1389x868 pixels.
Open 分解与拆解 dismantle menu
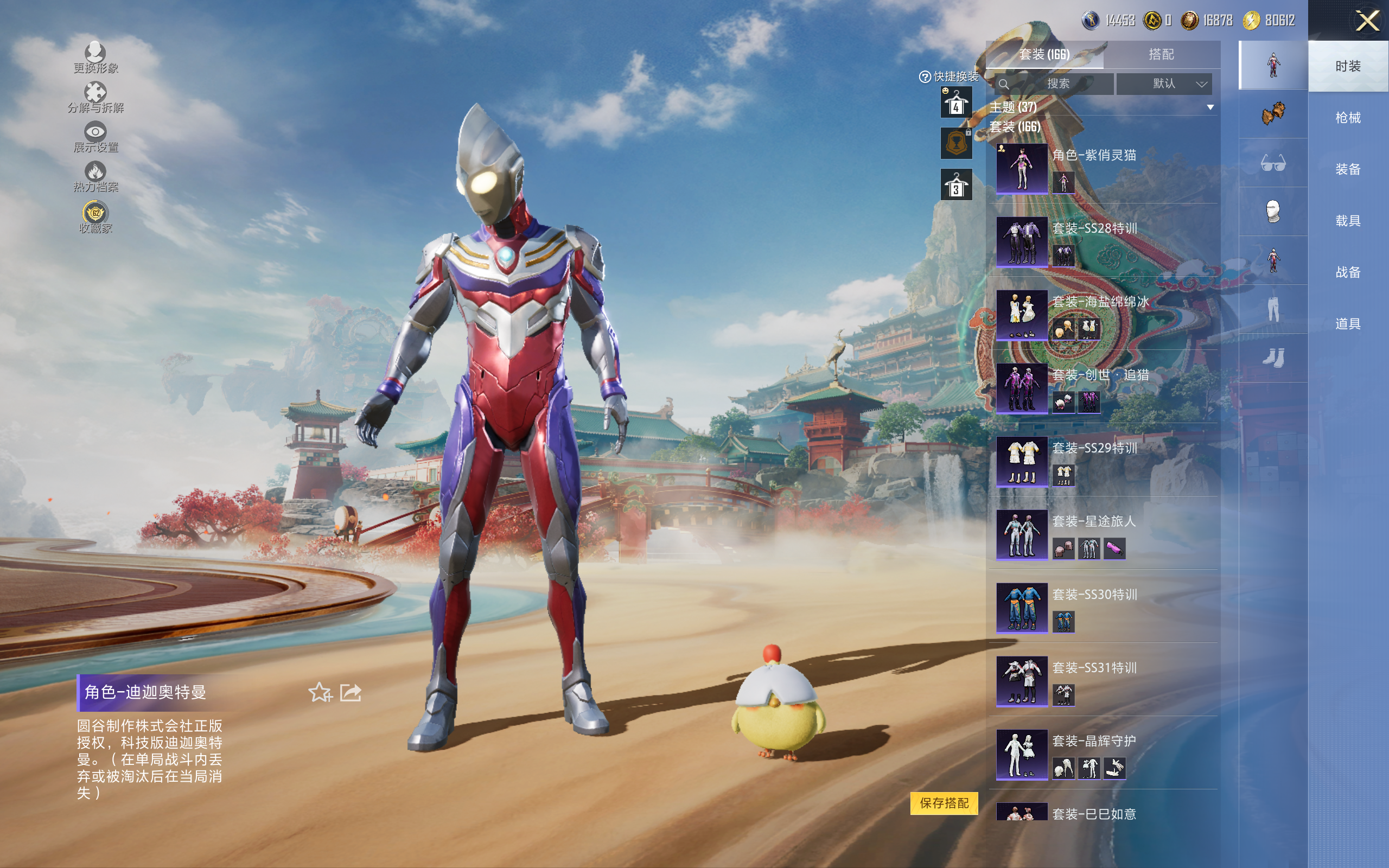click(95, 98)
